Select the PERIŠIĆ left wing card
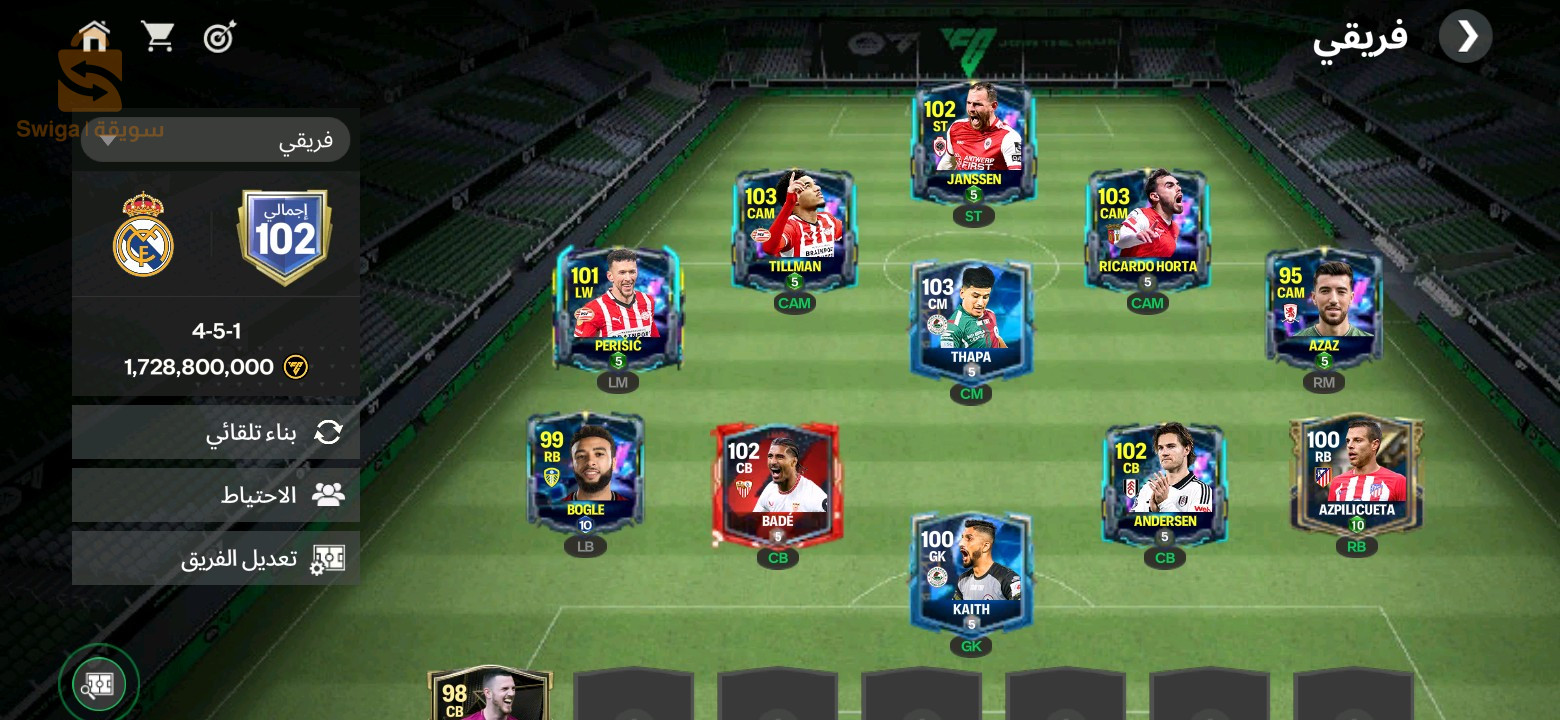The width and height of the screenshot is (1560, 720). 617,307
